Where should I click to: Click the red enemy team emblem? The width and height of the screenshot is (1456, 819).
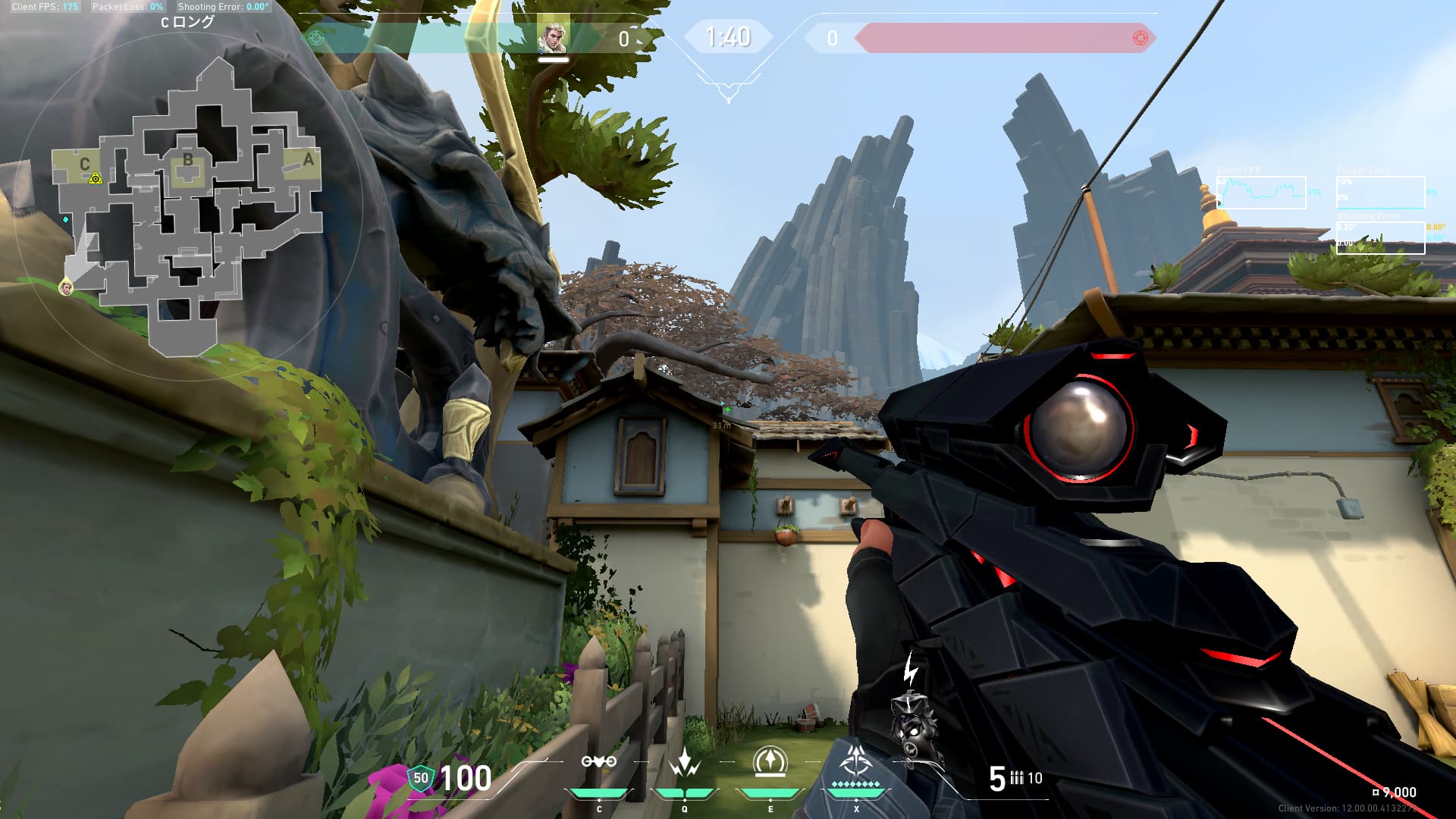[x=1139, y=37]
